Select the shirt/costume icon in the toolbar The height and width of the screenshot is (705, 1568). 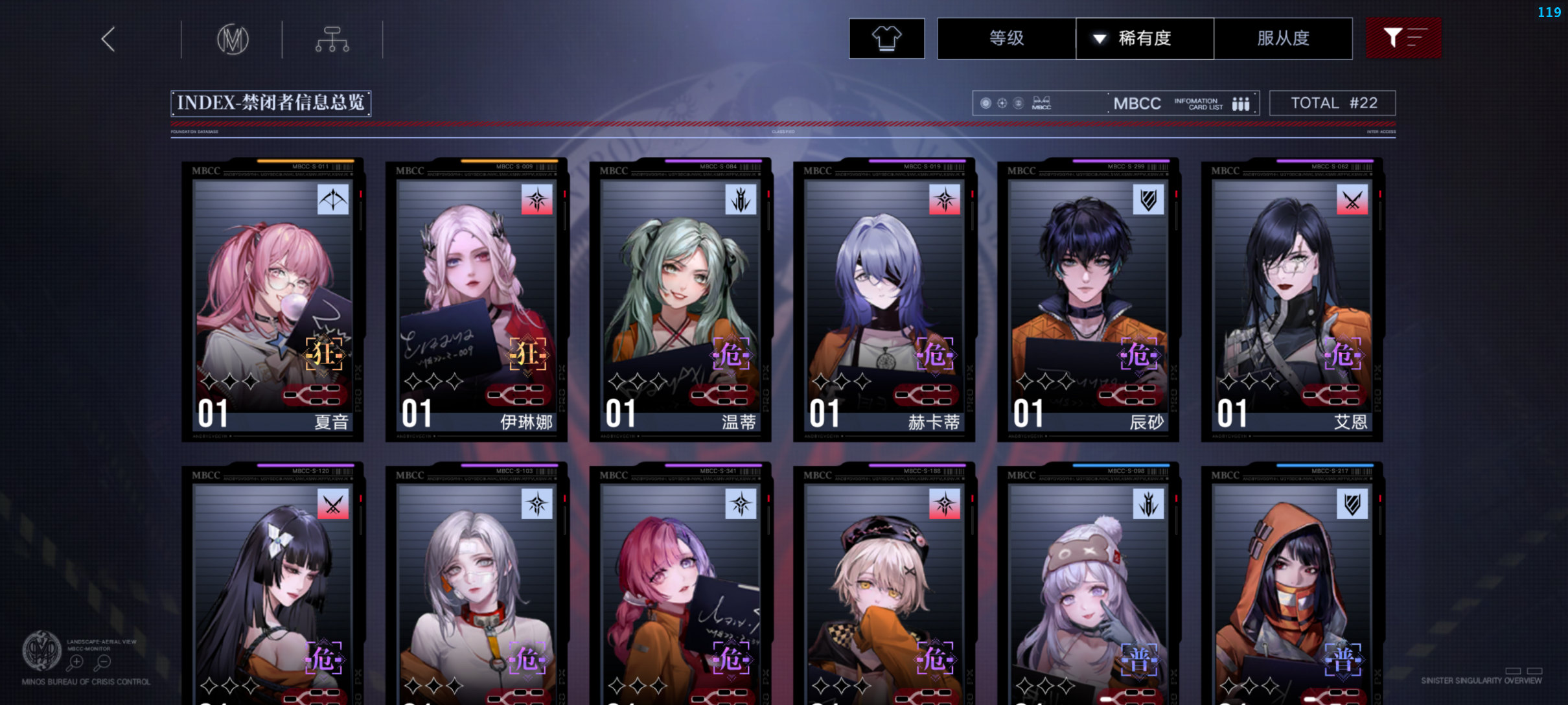(886, 38)
